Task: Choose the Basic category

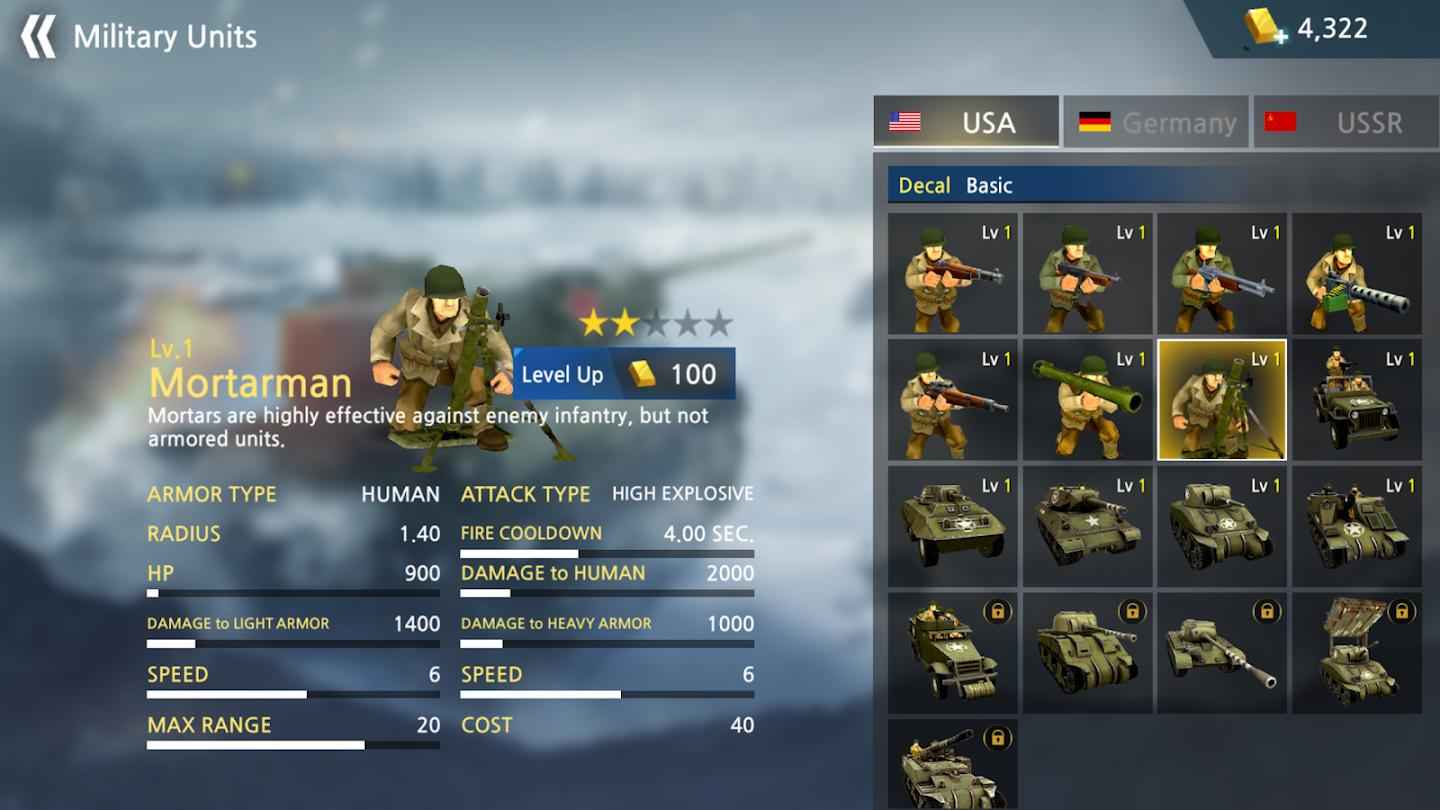Action: click(x=989, y=185)
